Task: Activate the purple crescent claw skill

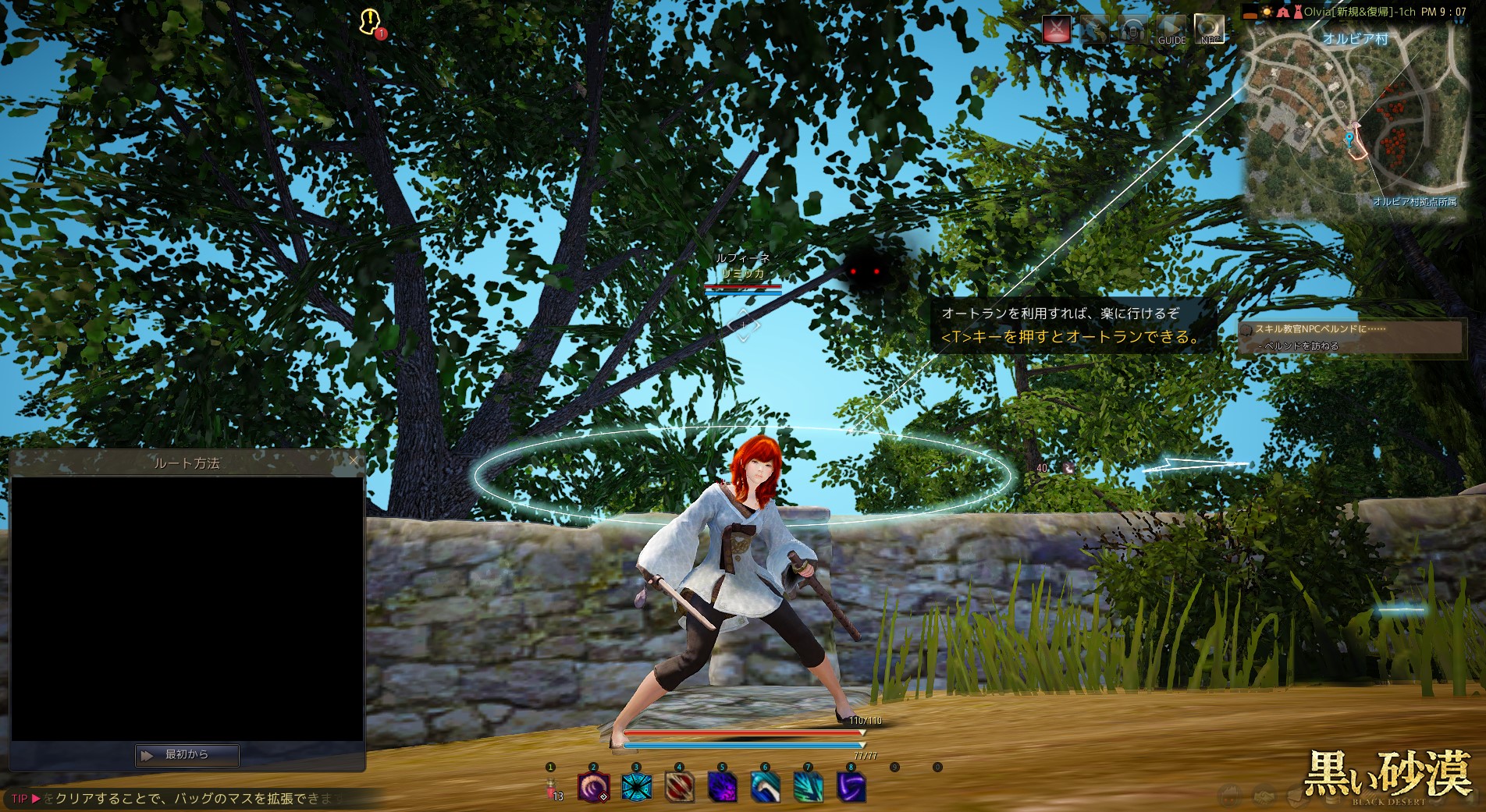Action: [x=593, y=787]
